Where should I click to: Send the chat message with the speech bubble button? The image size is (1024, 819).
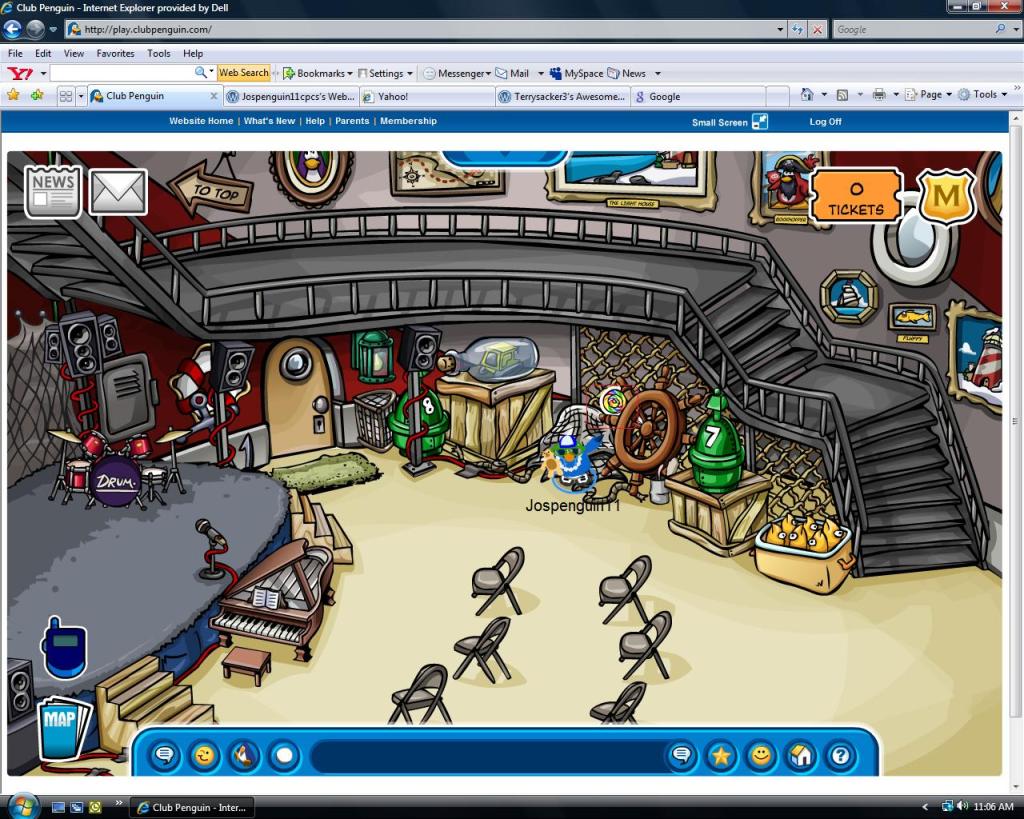(x=682, y=755)
